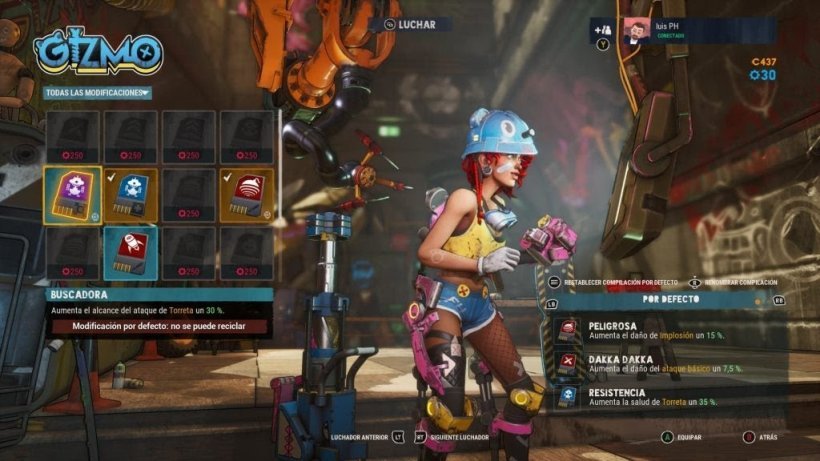Open the Luchar tab
Viewport: 820px width, 461px height.
[x=408, y=24]
